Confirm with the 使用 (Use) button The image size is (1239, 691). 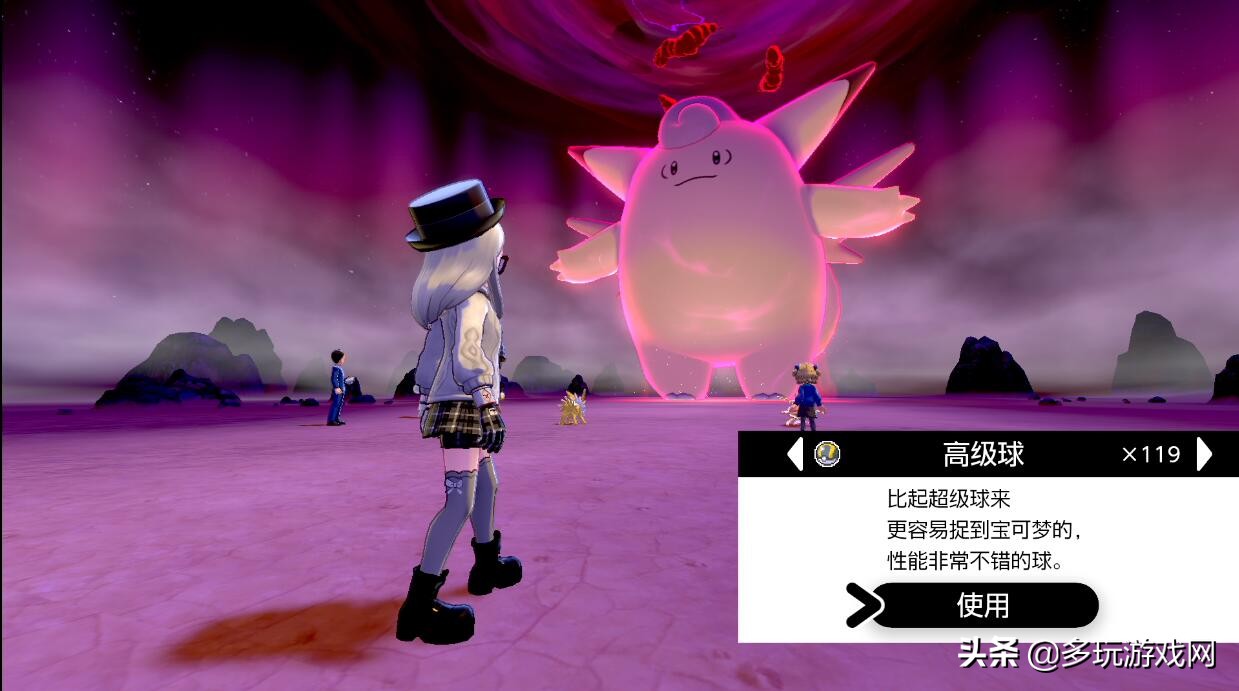pyautogui.click(x=984, y=605)
